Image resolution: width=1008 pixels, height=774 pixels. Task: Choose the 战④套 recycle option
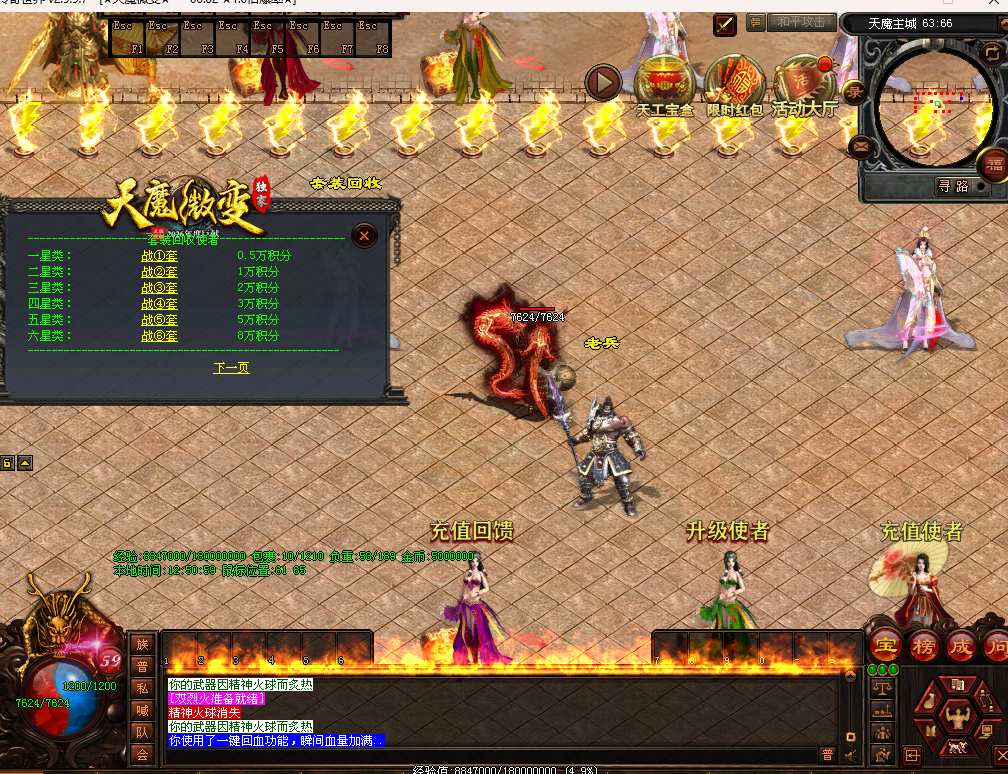click(x=159, y=304)
